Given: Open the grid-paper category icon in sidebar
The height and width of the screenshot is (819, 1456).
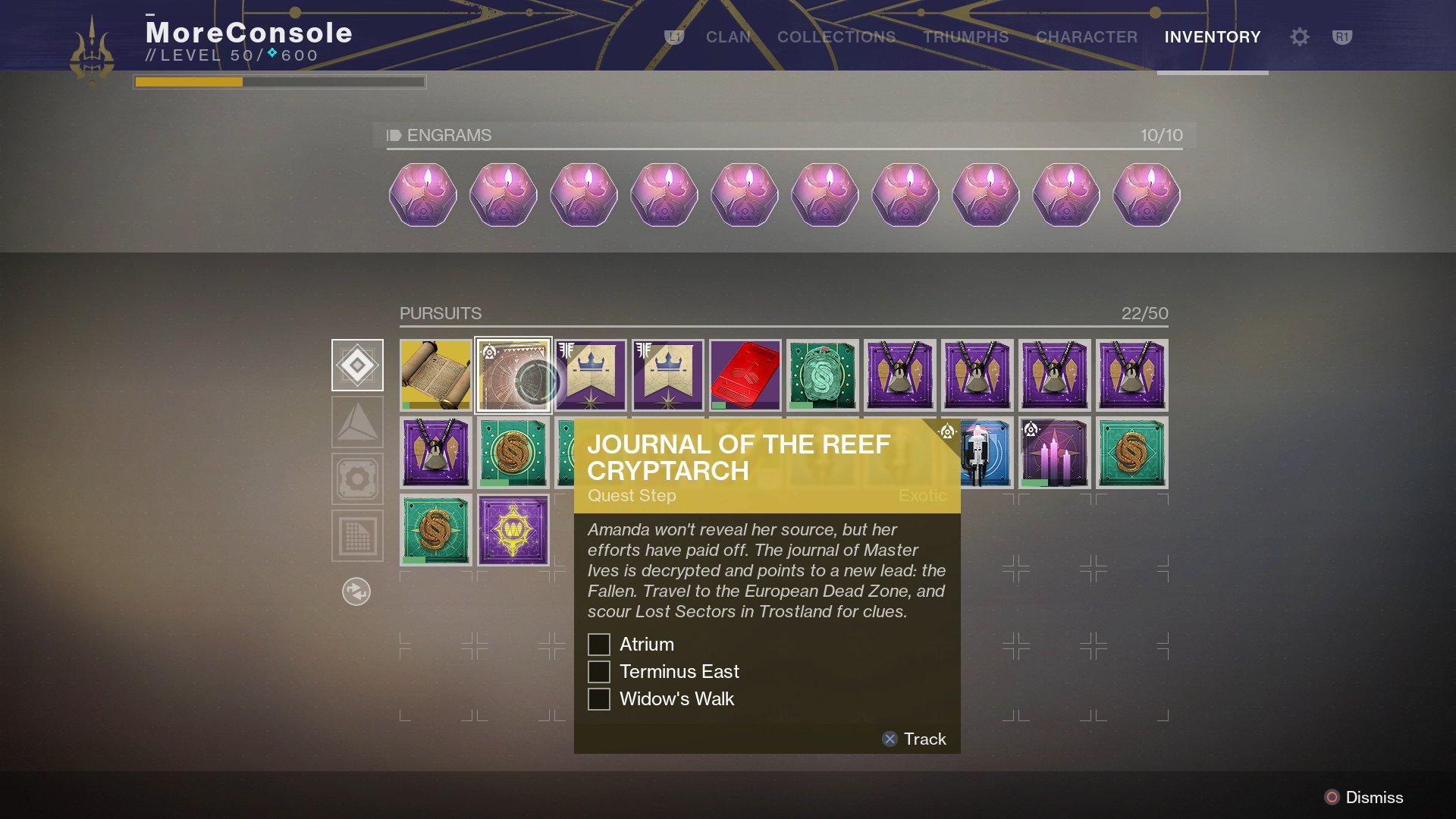Looking at the screenshot, I should (357, 534).
